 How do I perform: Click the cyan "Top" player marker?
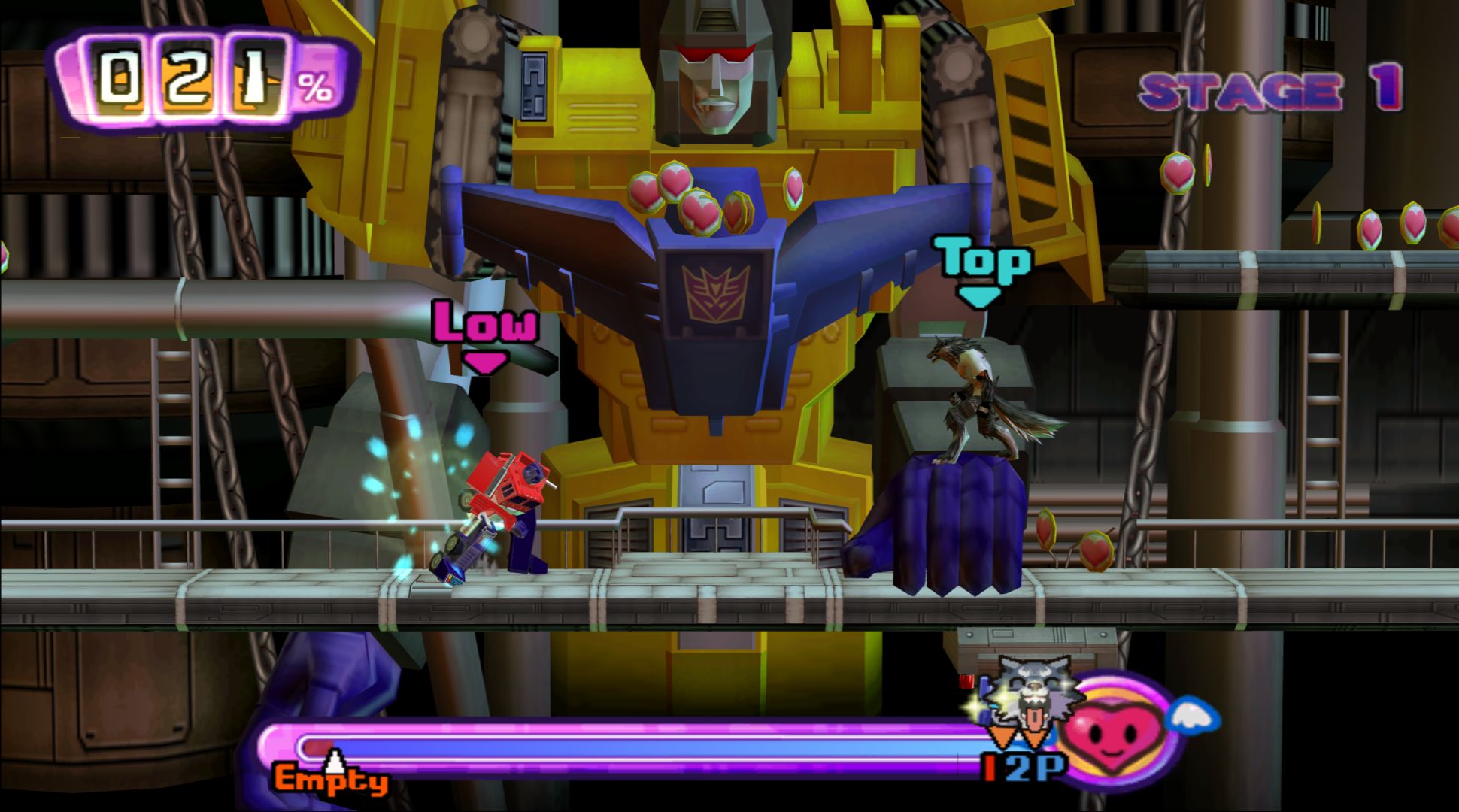981,269
